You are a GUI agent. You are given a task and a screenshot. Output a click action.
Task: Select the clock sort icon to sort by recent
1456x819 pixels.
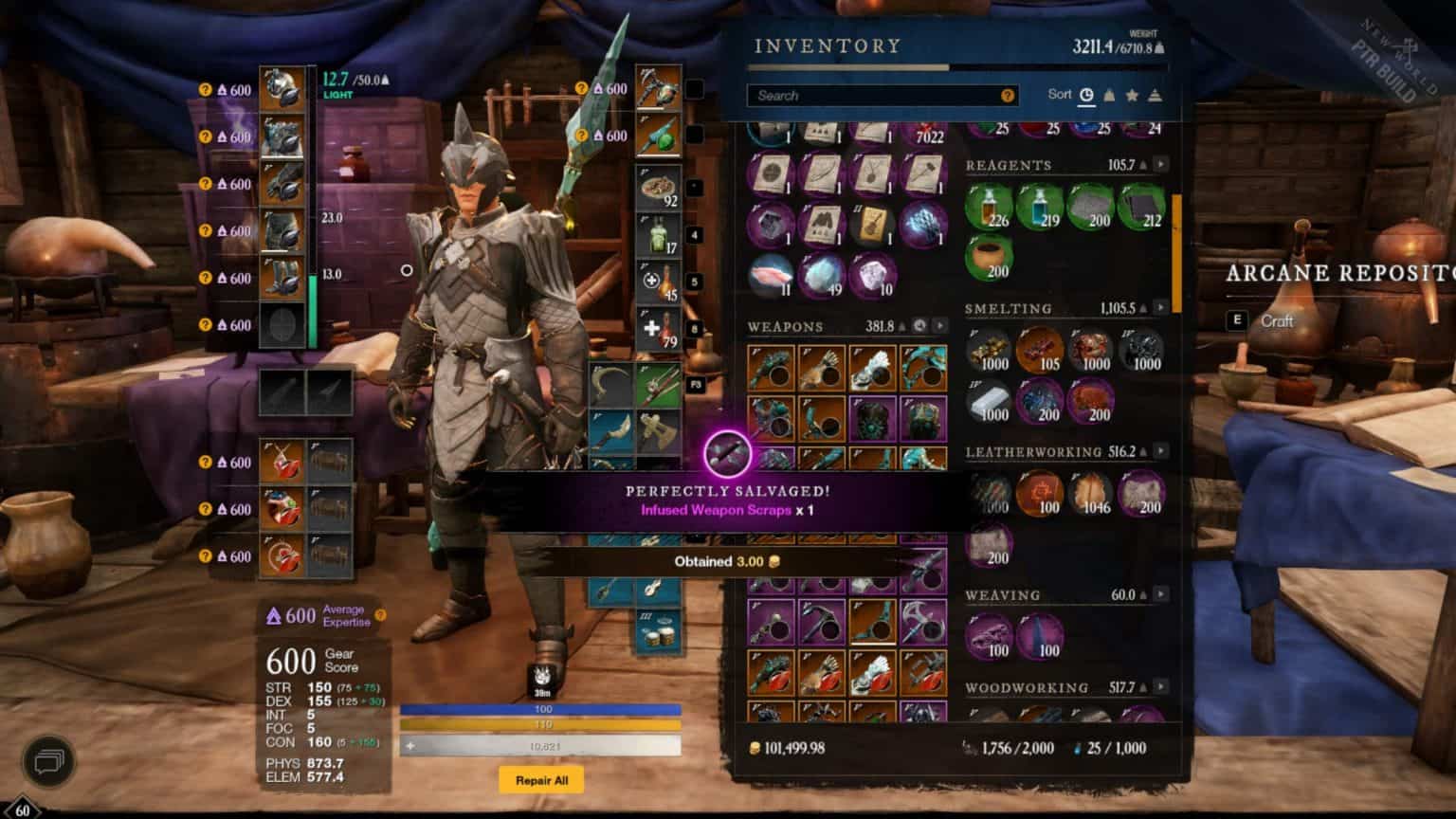1086,95
